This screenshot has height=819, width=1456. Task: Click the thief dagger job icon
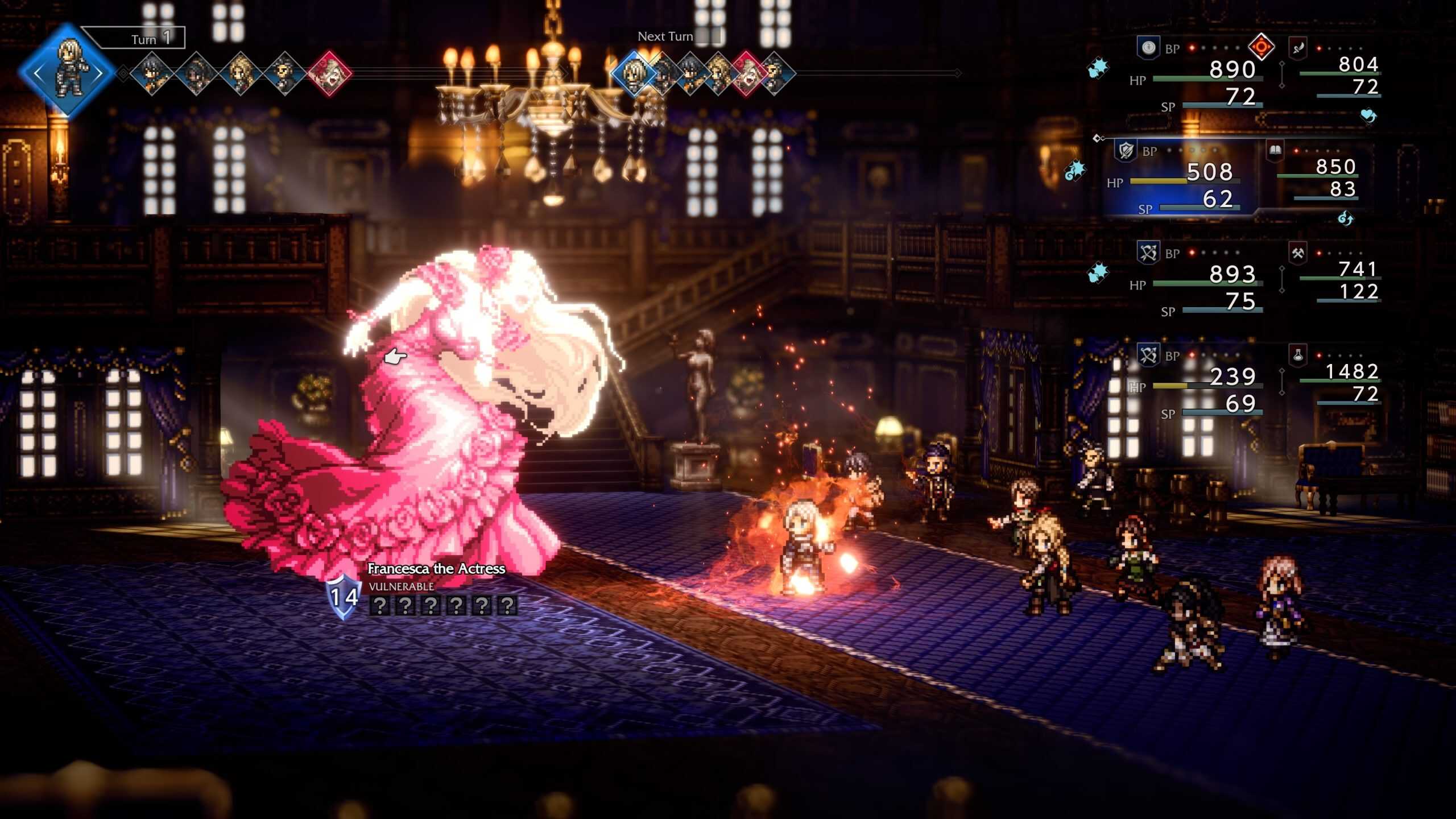click(x=1298, y=48)
